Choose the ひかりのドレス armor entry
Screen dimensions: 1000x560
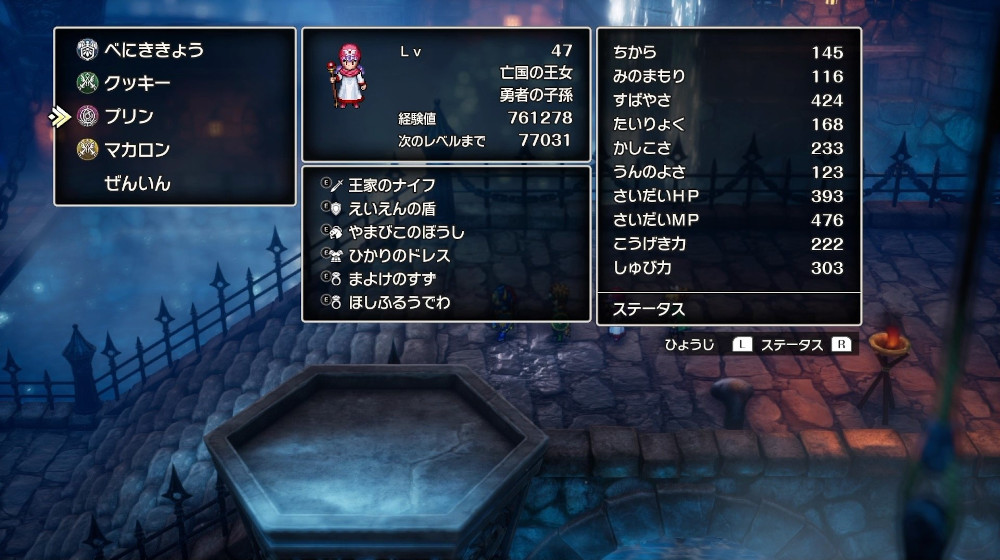pos(399,255)
